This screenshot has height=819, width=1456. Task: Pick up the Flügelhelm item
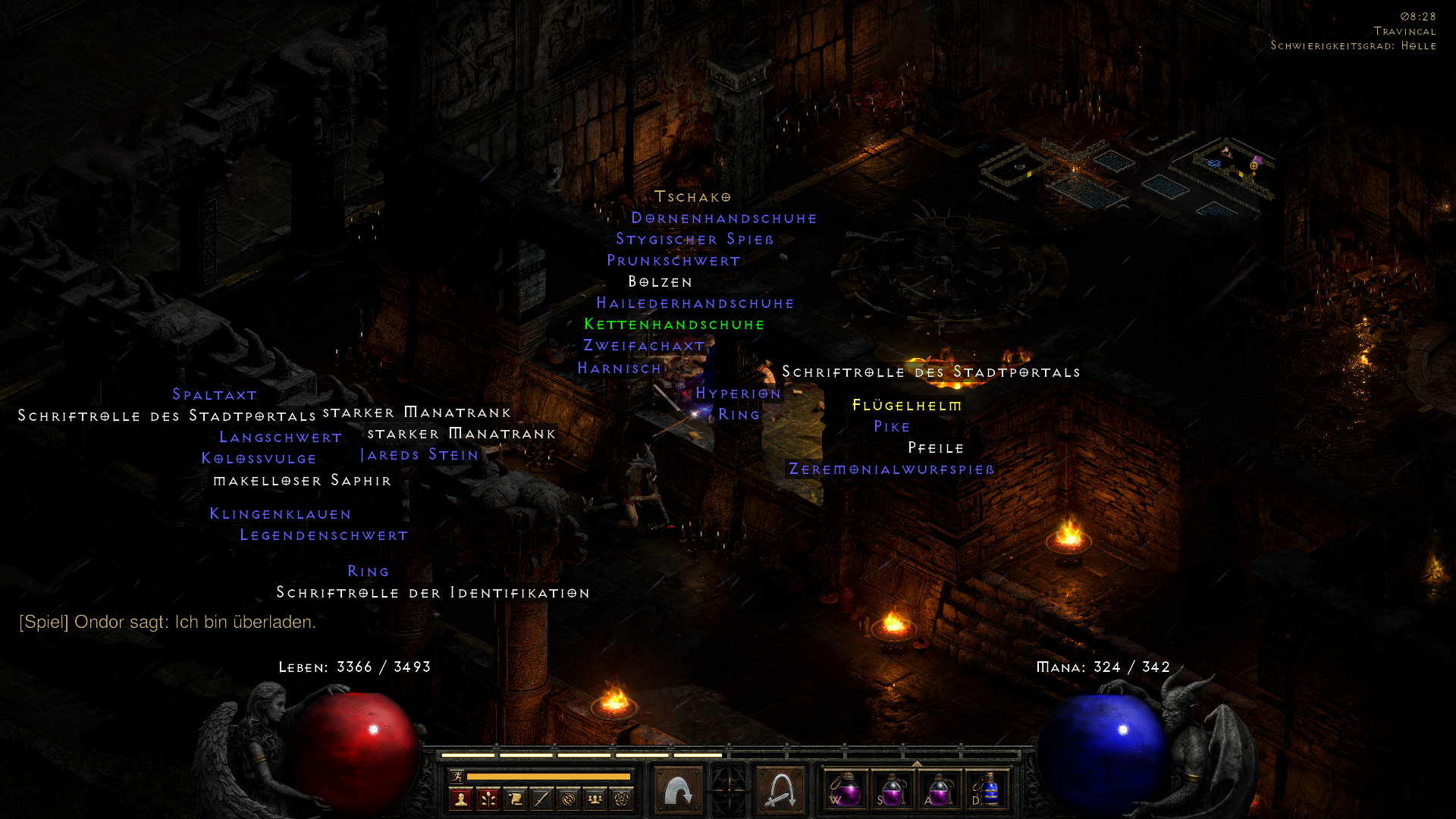(907, 406)
